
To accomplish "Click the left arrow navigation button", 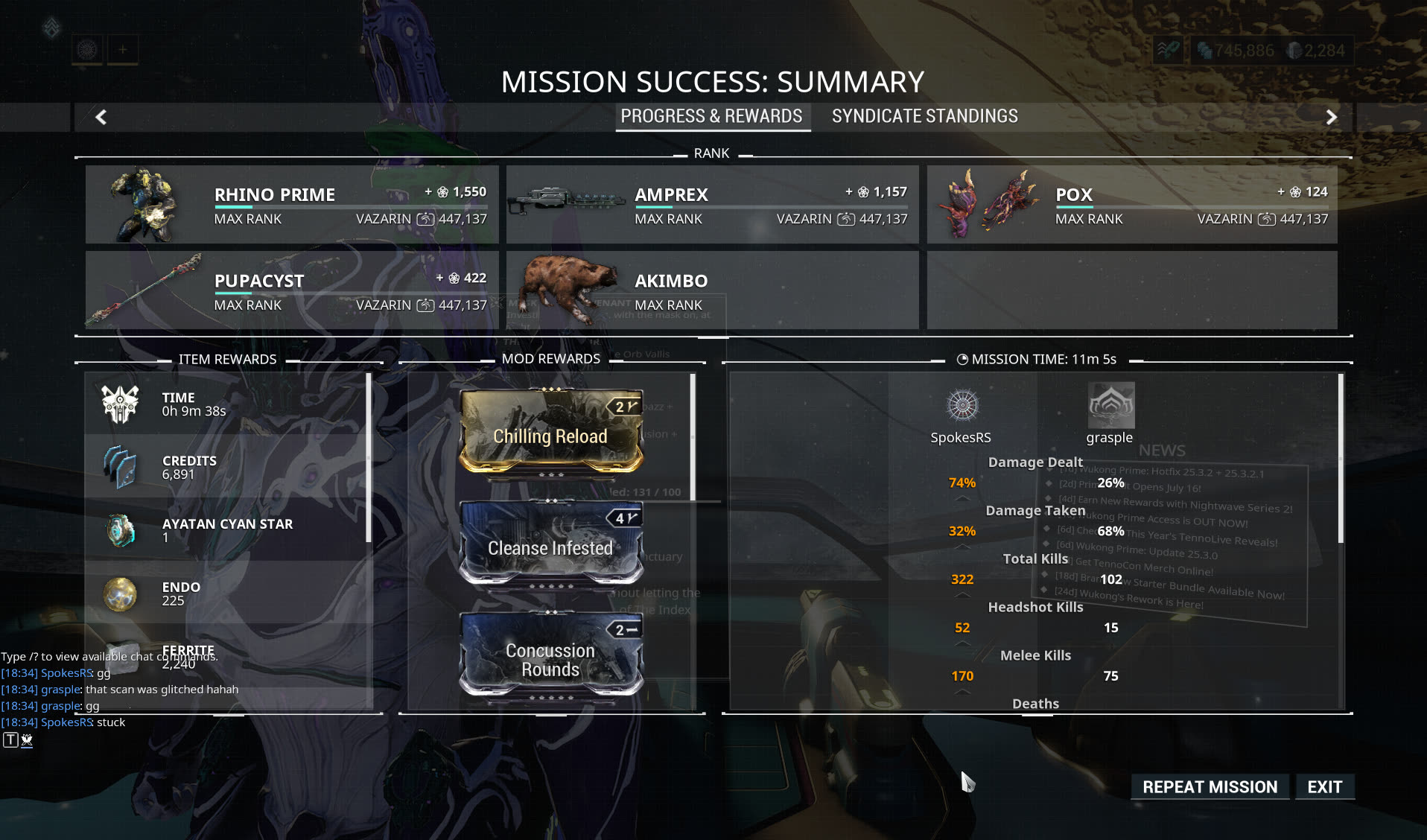I will click(101, 117).
